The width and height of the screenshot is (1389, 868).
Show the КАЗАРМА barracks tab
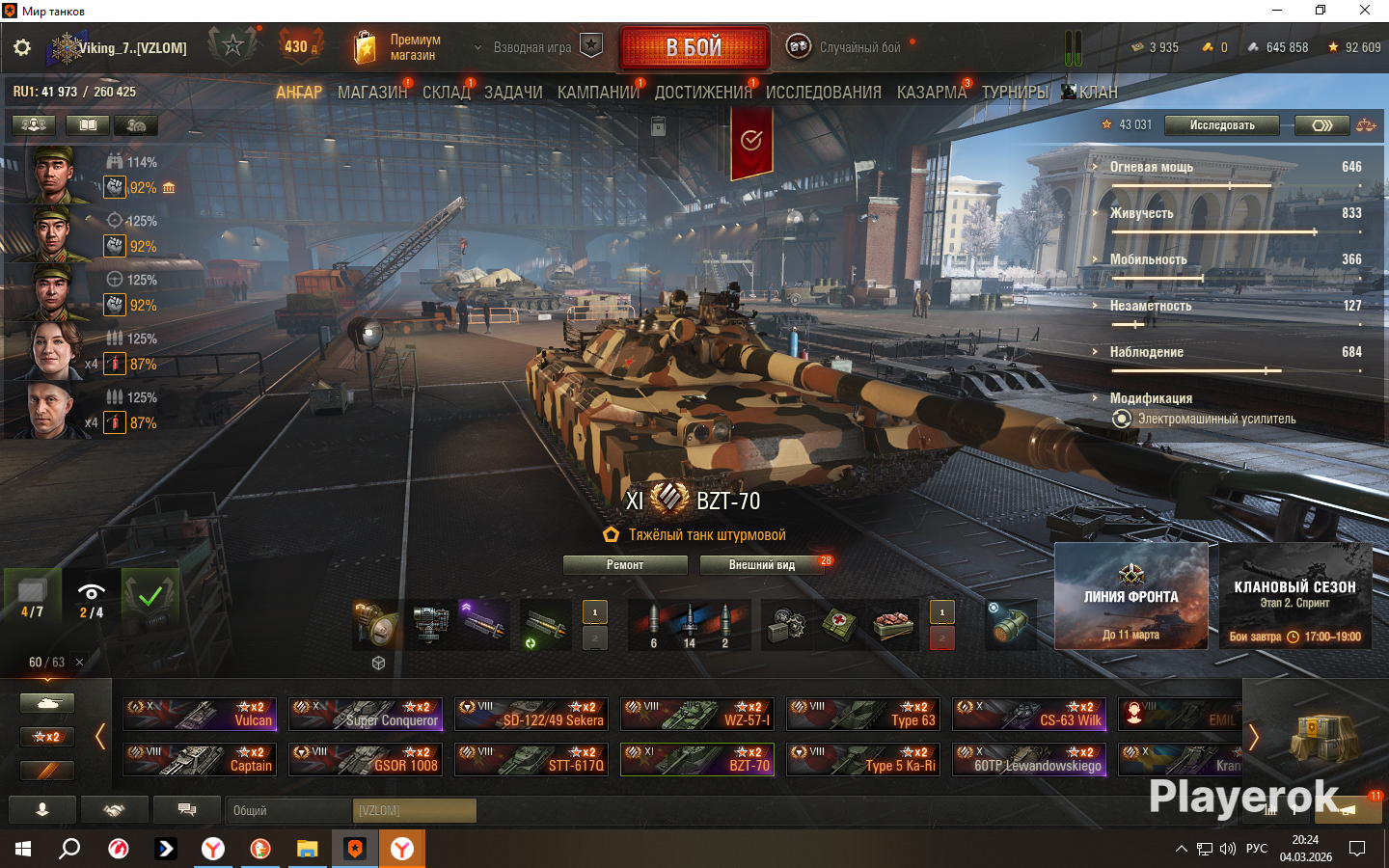pos(931,93)
